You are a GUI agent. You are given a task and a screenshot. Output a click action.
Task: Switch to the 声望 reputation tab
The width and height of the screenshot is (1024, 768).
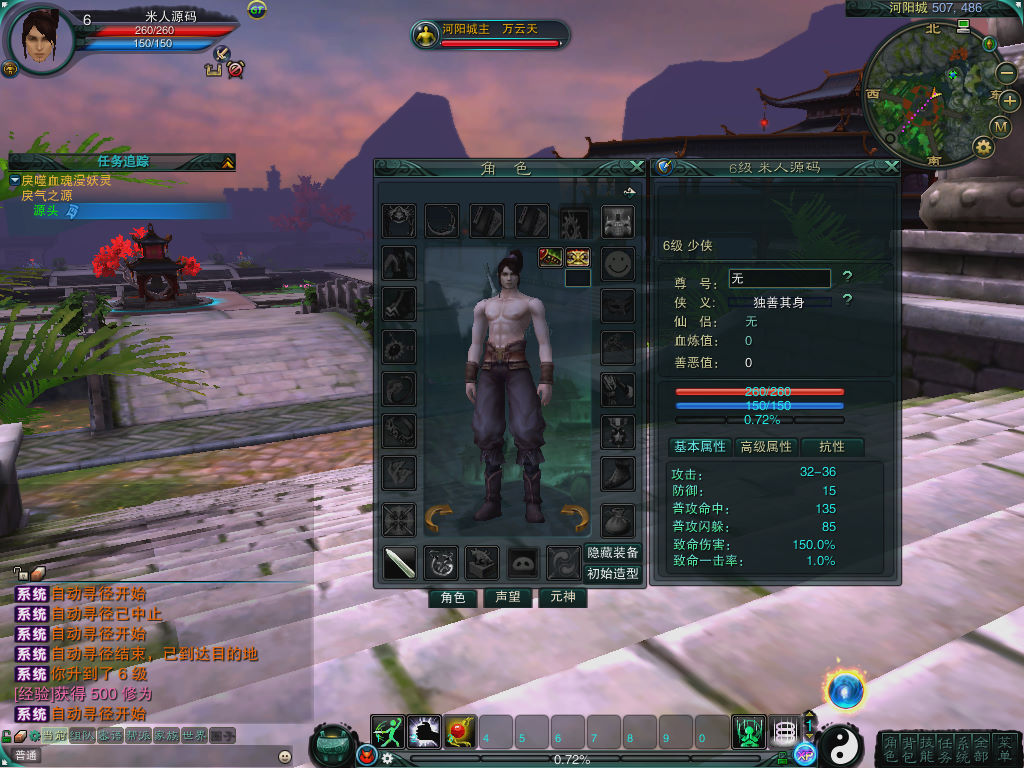[507, 598]
